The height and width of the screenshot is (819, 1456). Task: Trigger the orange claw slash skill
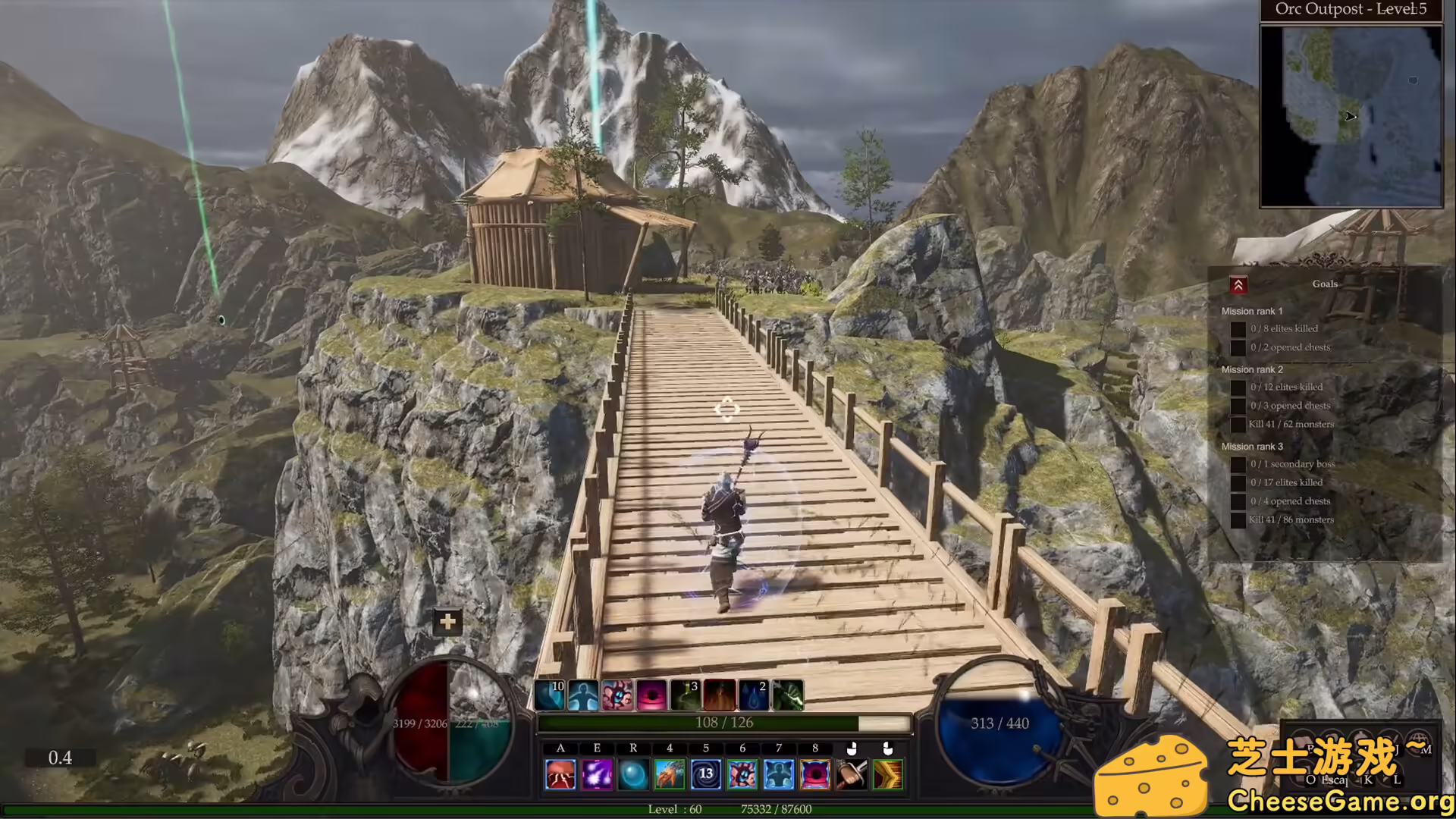point(670,775)
